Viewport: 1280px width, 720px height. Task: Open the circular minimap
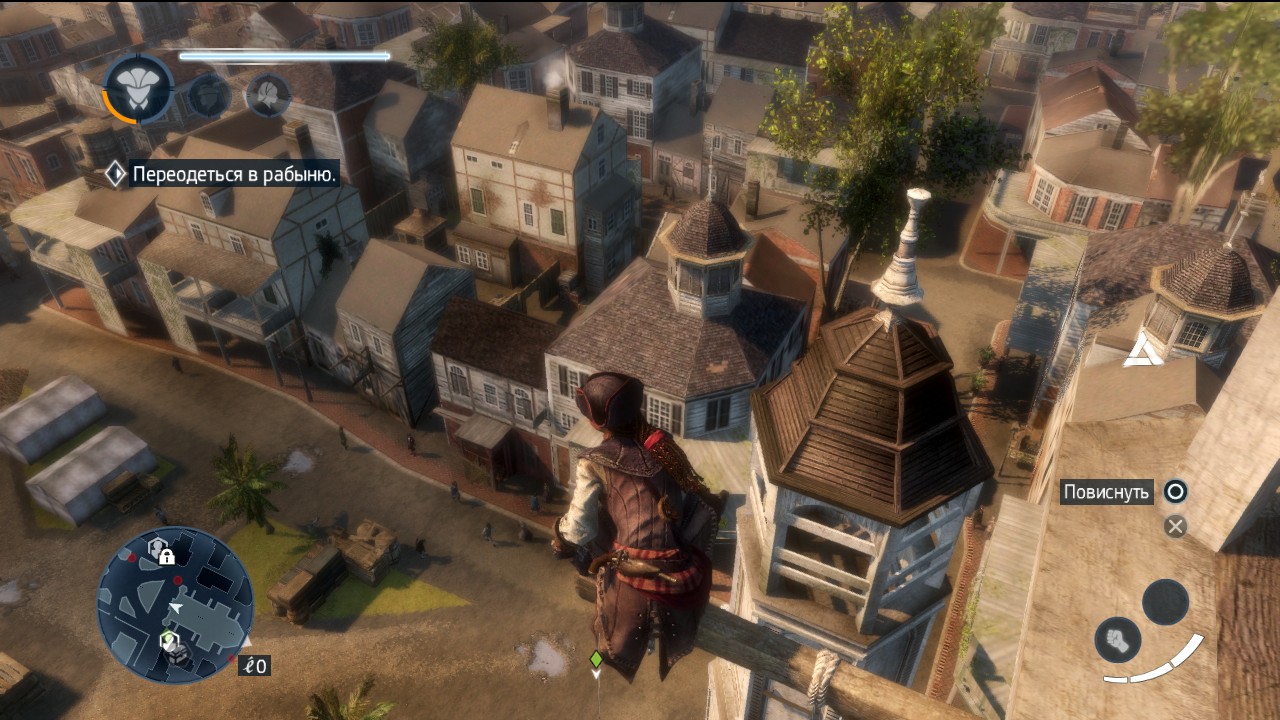[175, 604]
